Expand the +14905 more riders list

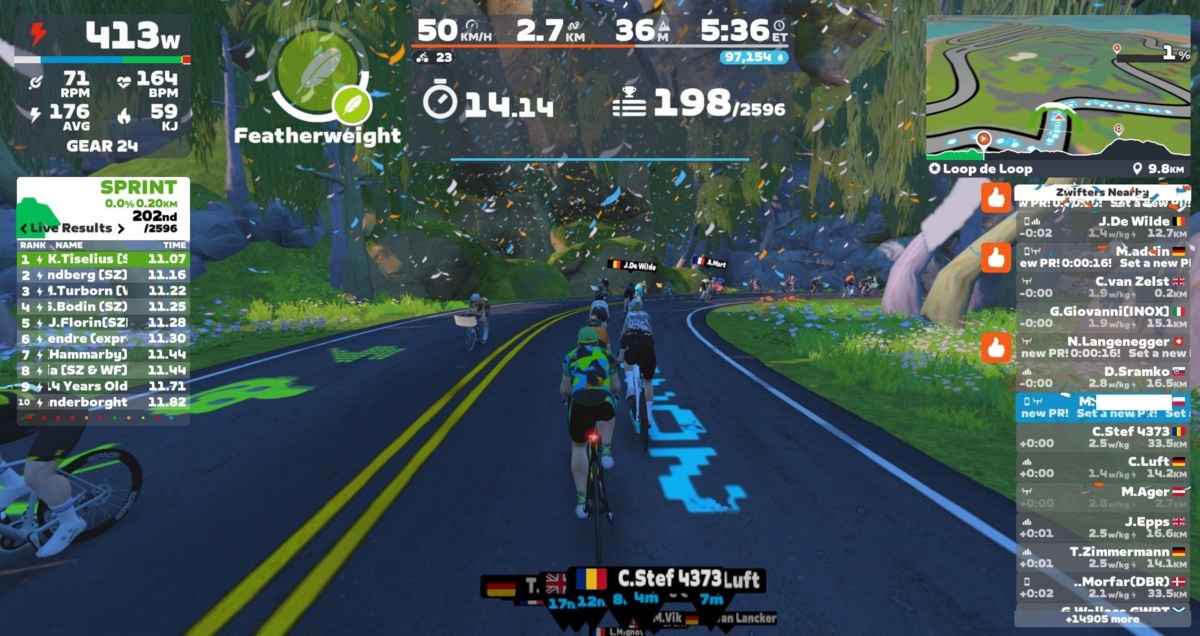click(x=1102, y=619)
